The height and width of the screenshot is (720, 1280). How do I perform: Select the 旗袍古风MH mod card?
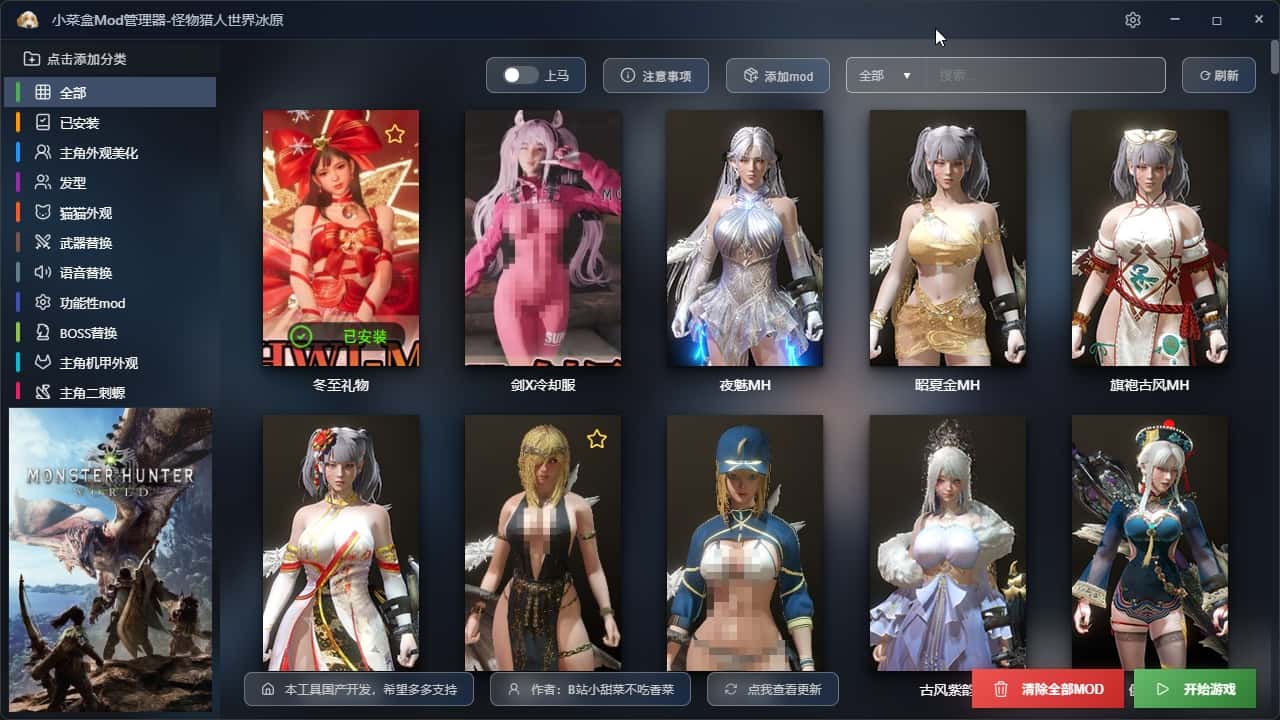(x=1149, y=238)
